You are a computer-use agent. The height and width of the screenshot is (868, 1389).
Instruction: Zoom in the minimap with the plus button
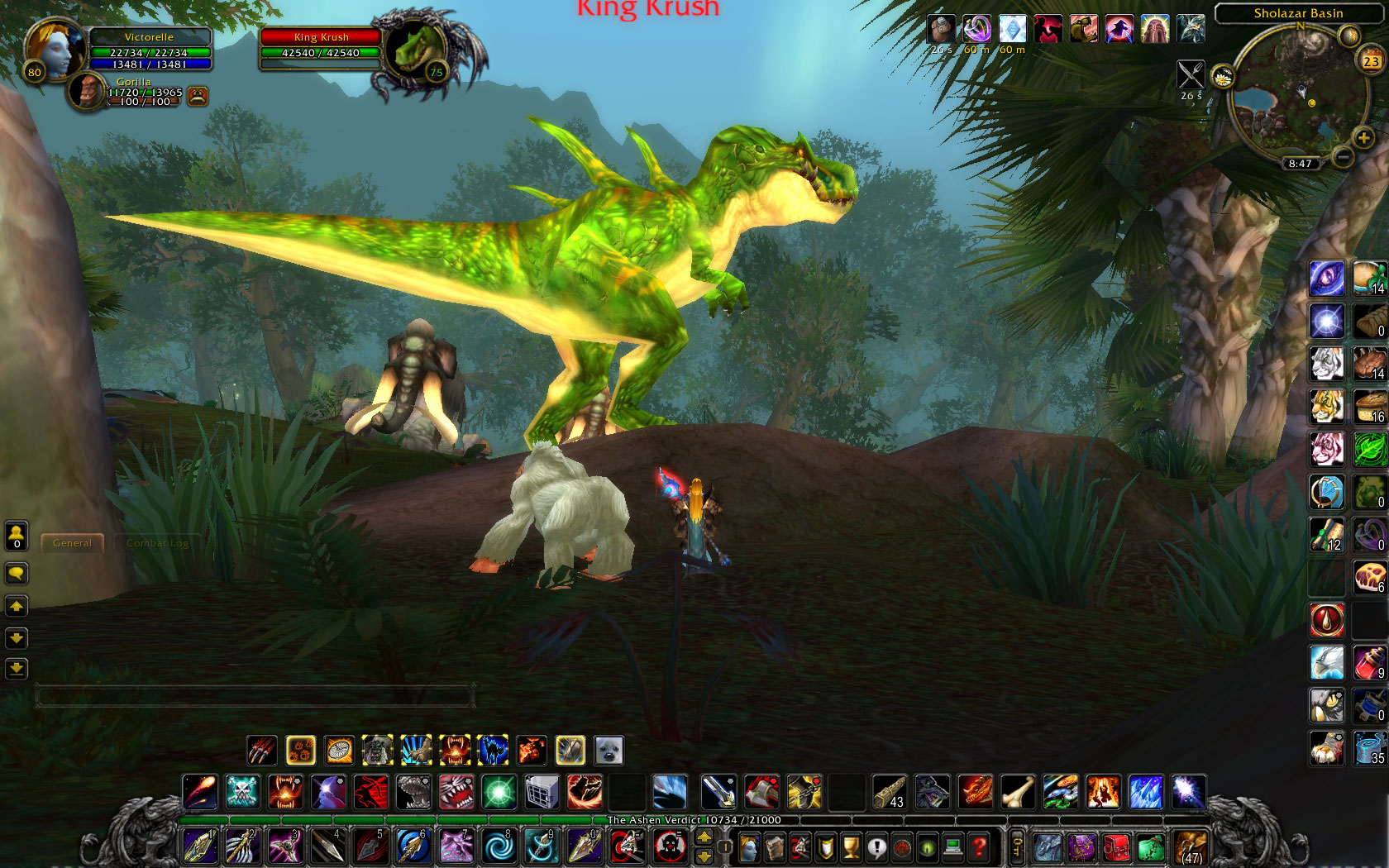[x=1363, y=138]
